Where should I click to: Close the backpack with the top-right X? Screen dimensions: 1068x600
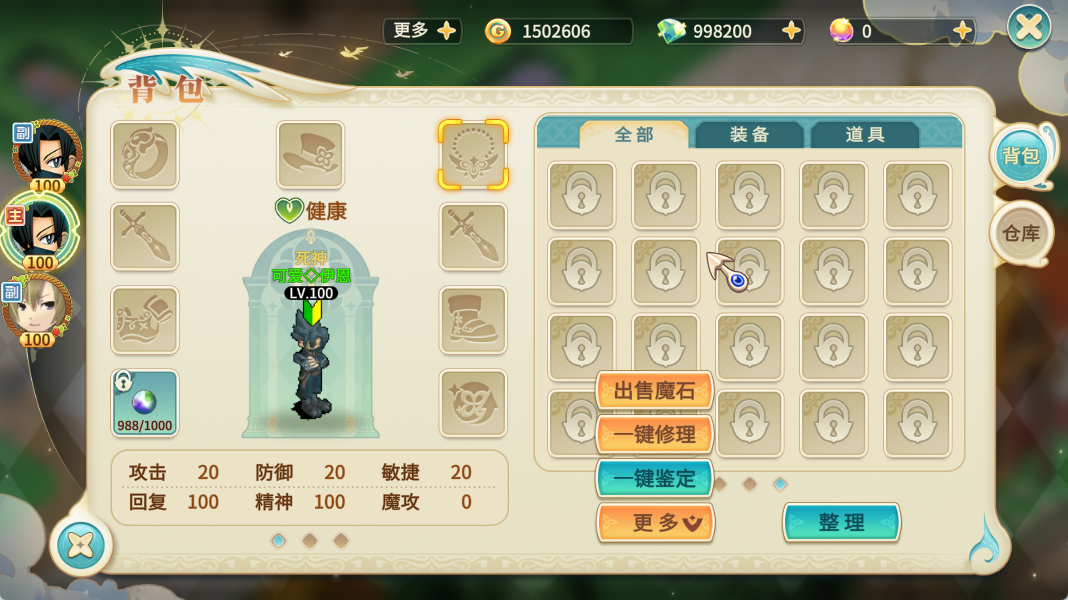[1029, 27]
